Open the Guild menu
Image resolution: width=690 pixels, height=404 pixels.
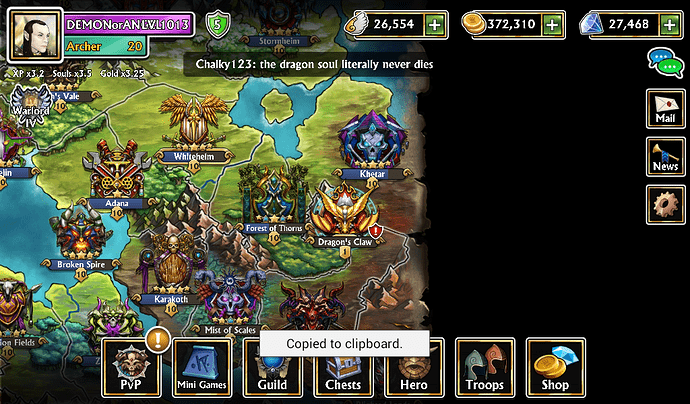(272, 366)
